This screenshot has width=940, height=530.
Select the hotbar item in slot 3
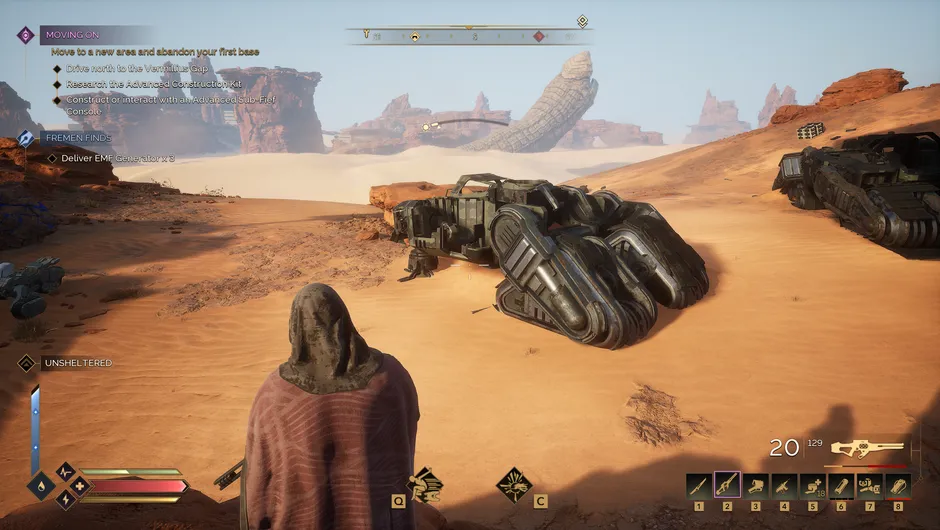756,486
